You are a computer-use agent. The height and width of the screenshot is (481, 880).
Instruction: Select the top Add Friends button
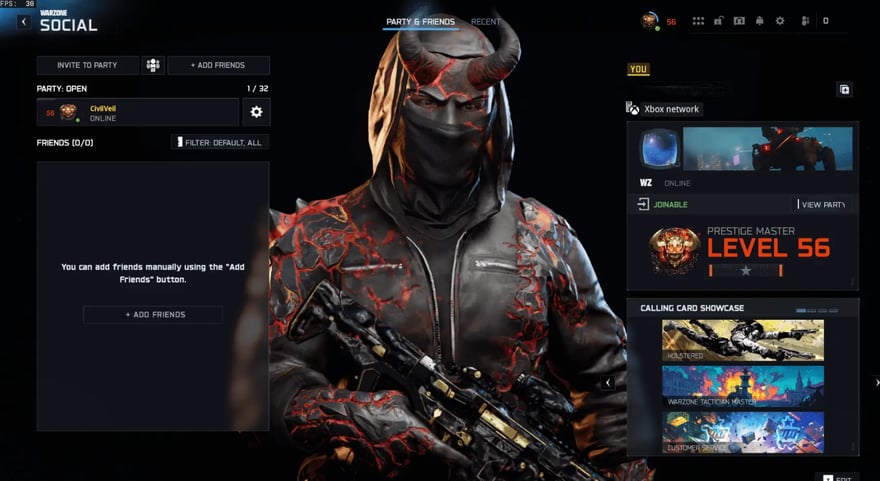(x=218, y=65)
